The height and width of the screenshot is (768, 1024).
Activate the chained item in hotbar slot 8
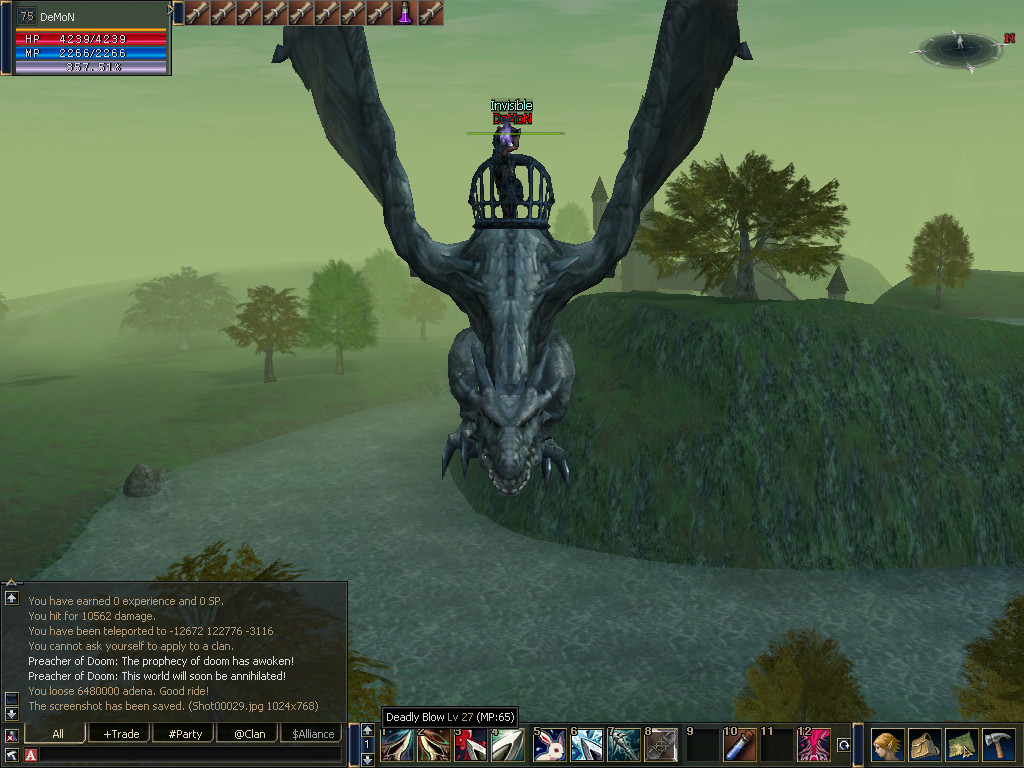coord(662,746)
